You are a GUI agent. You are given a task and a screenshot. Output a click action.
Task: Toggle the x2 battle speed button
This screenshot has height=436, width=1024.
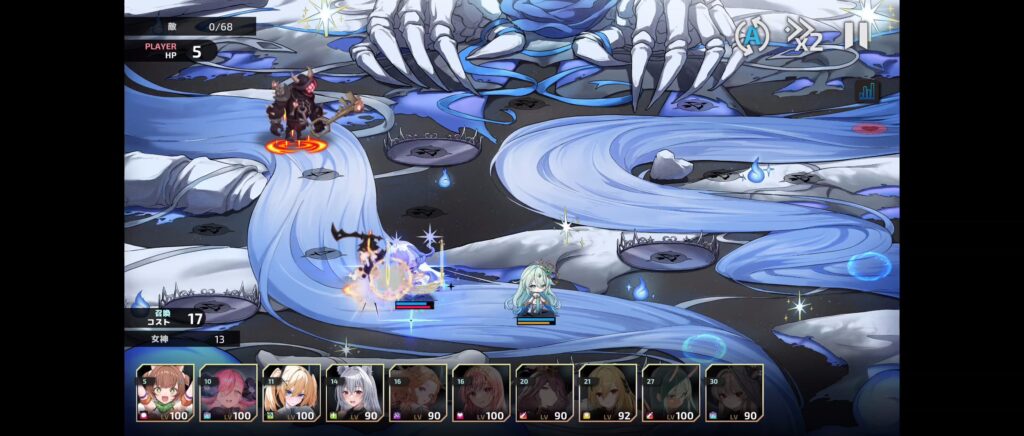click(x=804, y=37)
